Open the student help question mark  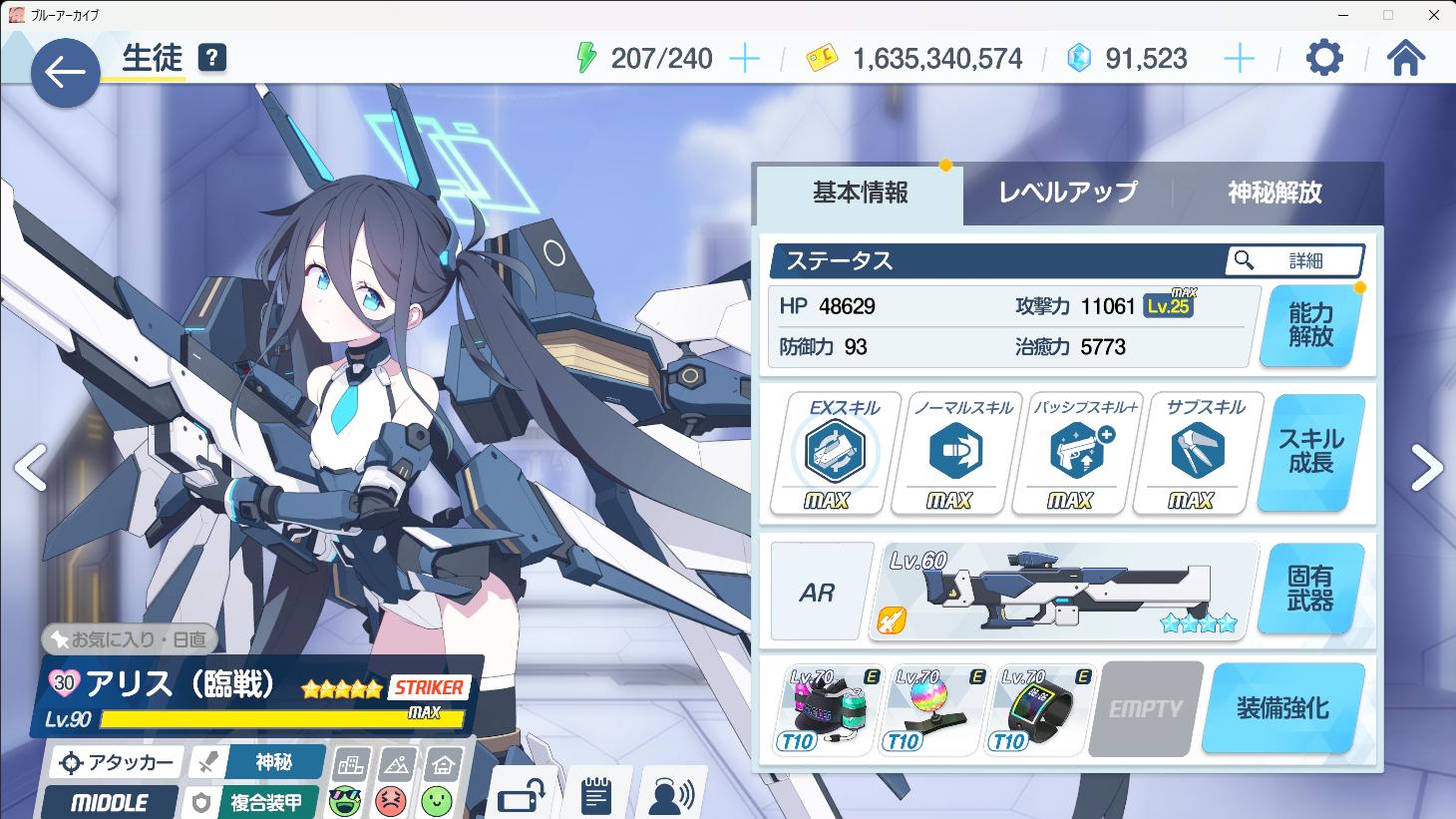(211, 58)
